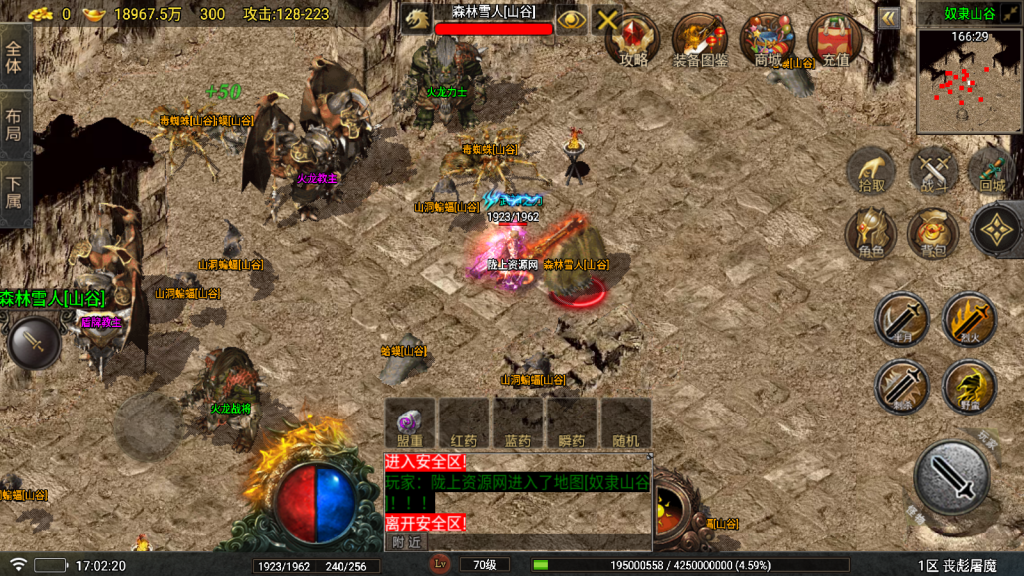
Task: Open the 攻略 strategy guide
Action: coord(633,40)
